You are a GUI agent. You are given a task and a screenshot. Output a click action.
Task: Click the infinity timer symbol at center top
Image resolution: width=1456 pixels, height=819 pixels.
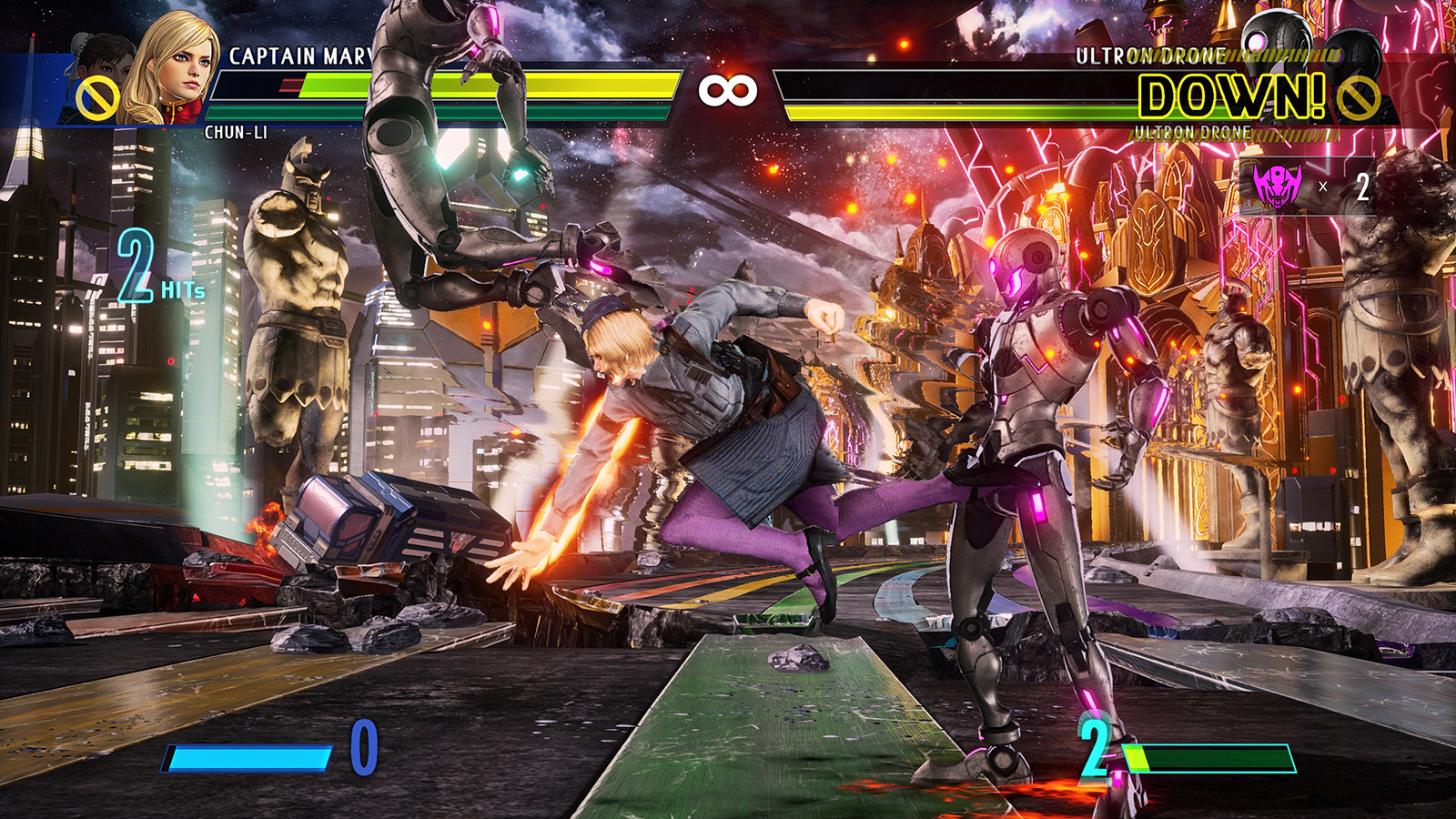point(728,91)
